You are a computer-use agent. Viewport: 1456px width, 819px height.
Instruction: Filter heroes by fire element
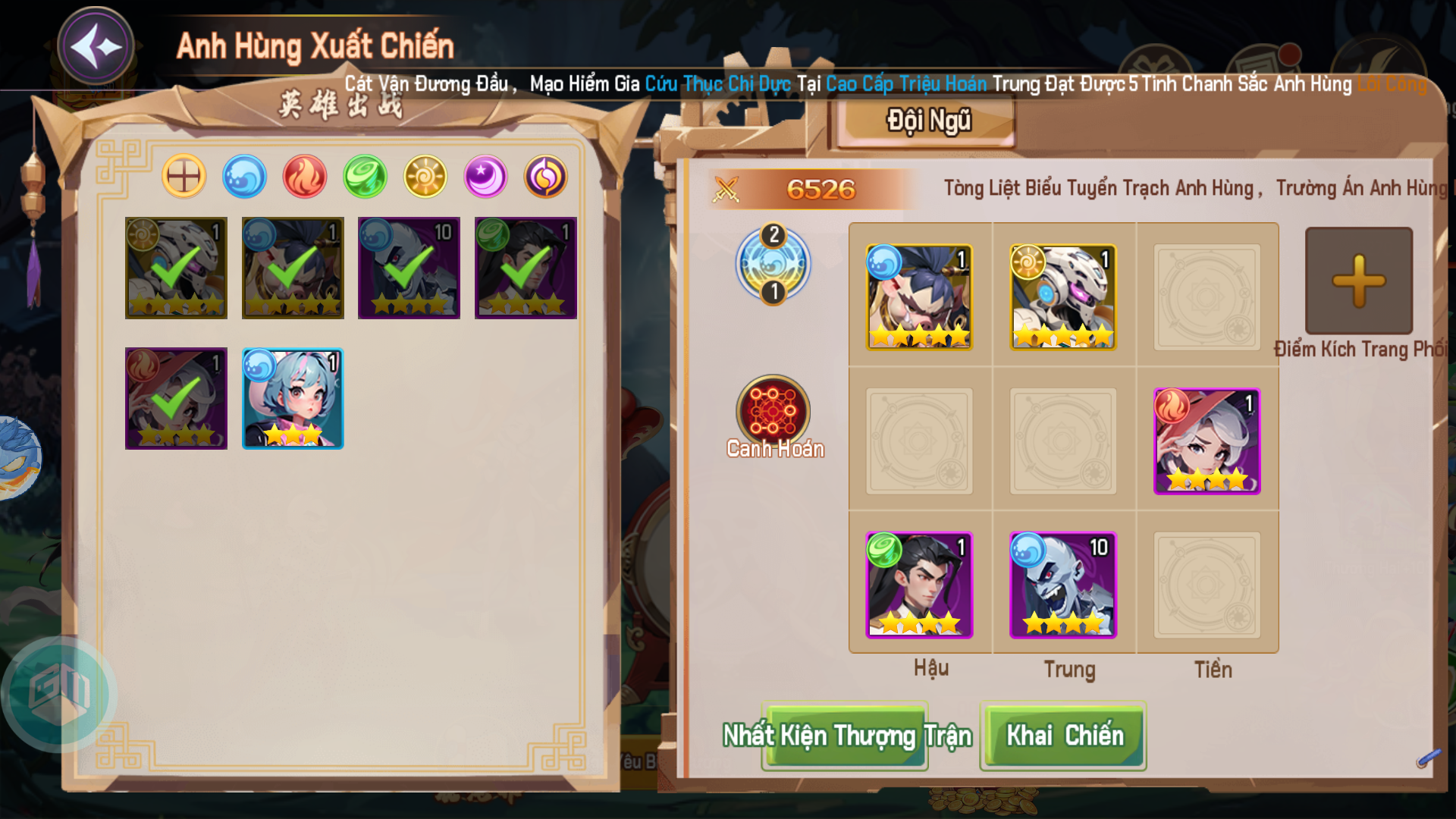304,177
